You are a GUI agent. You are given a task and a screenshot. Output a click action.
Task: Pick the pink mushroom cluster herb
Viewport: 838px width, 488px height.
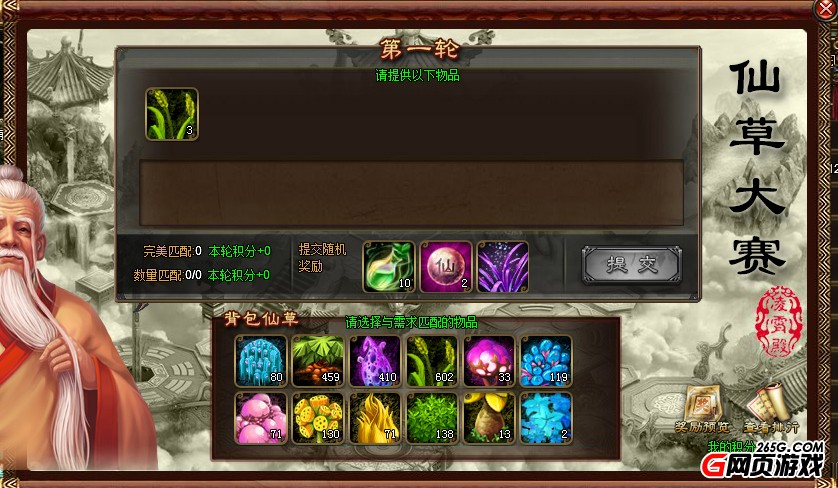point(261,418)
